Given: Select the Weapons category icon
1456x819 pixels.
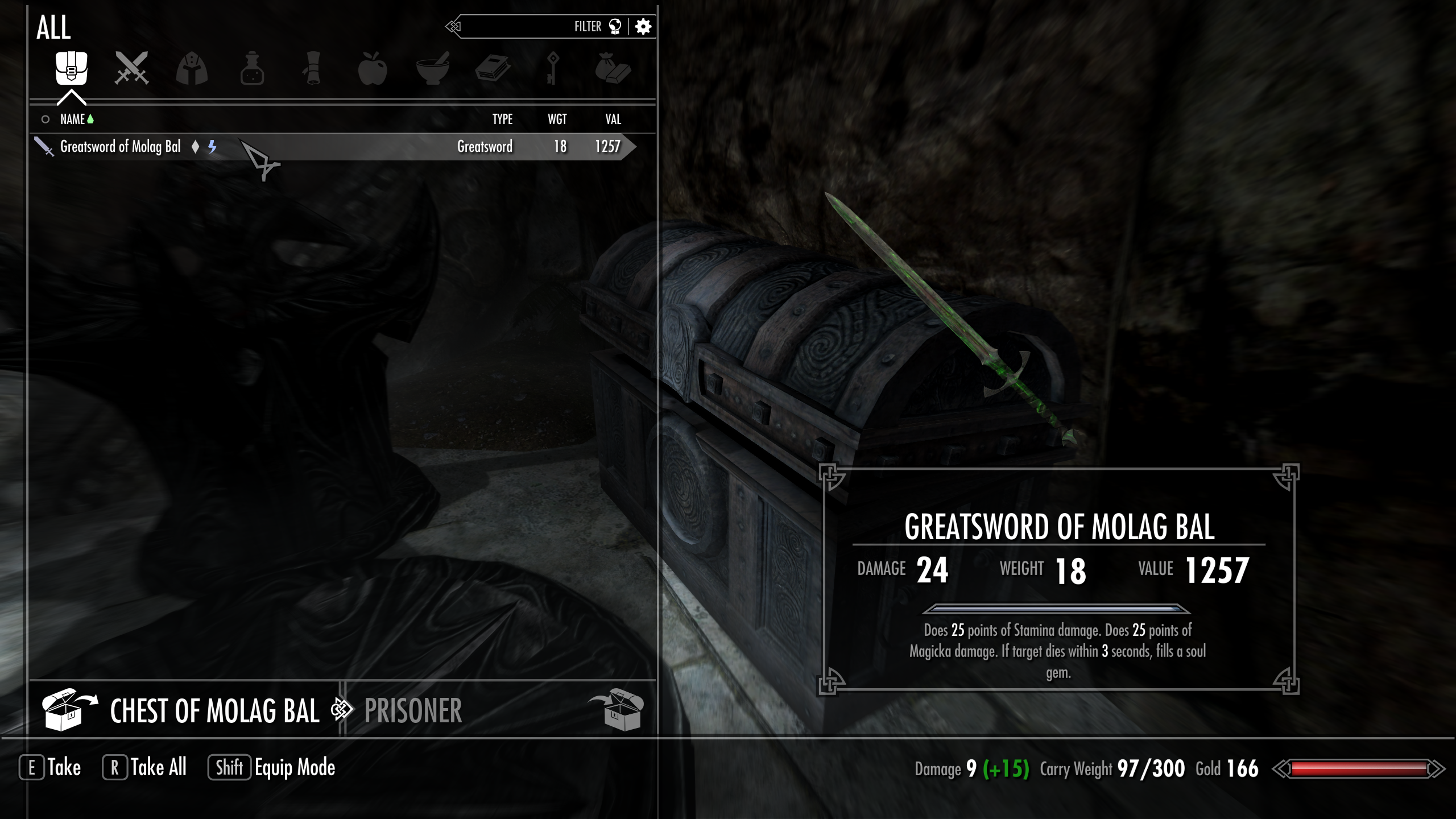Looking at the screenshot, I should [132, 68].
